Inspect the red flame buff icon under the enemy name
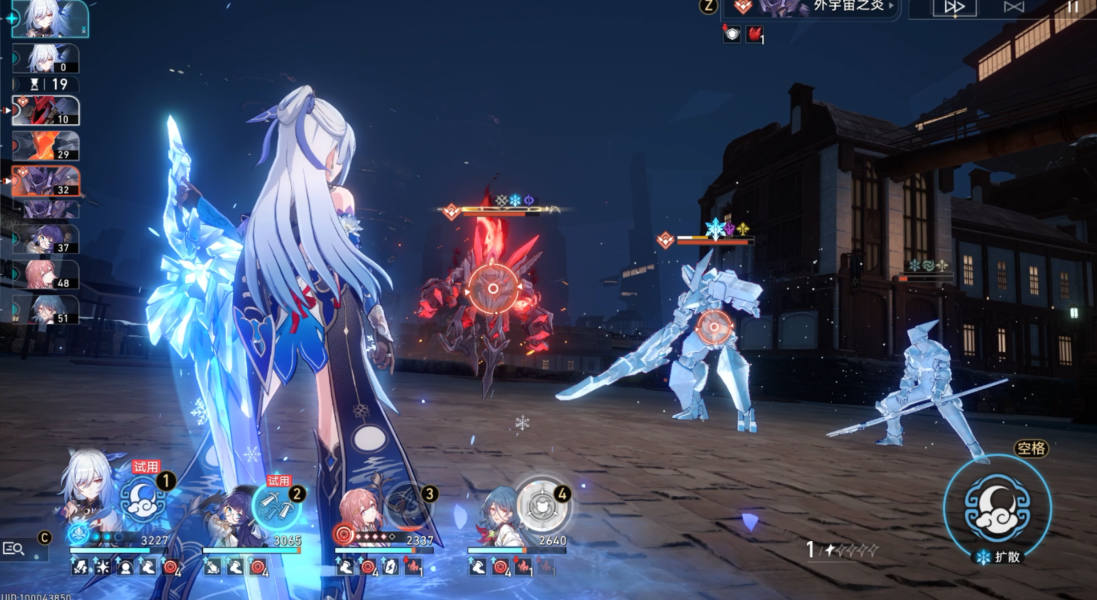The height and width of the screenshot is (600, 1097). coord(754,34)
